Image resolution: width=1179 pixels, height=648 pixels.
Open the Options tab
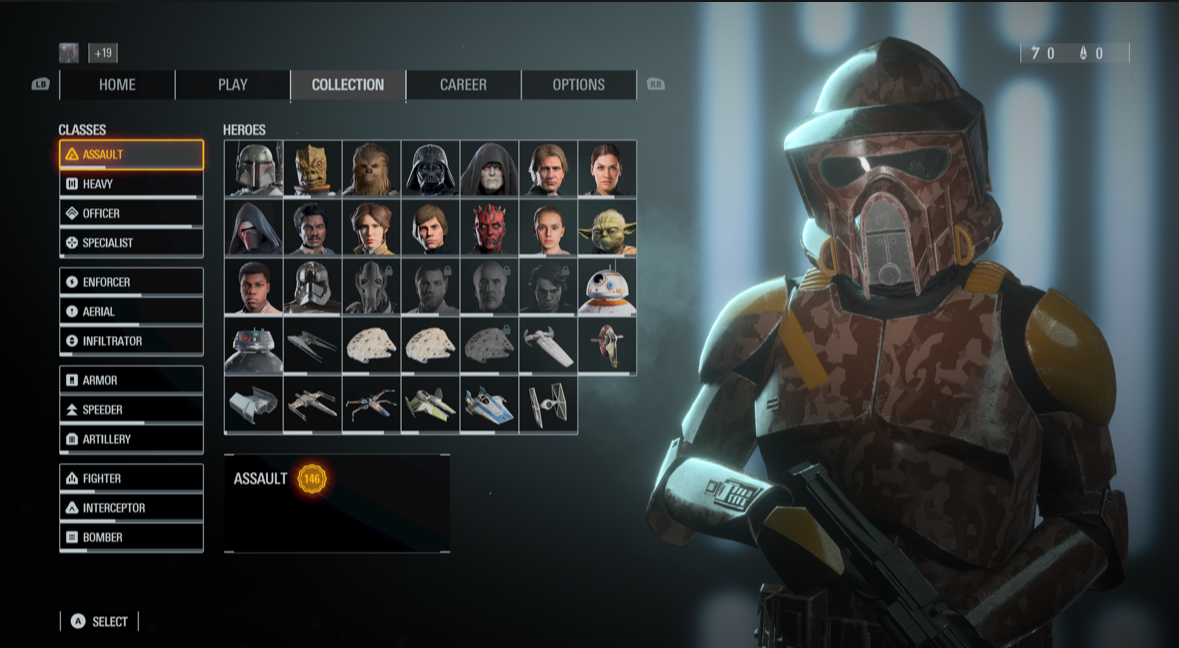[x=578, y=85]
